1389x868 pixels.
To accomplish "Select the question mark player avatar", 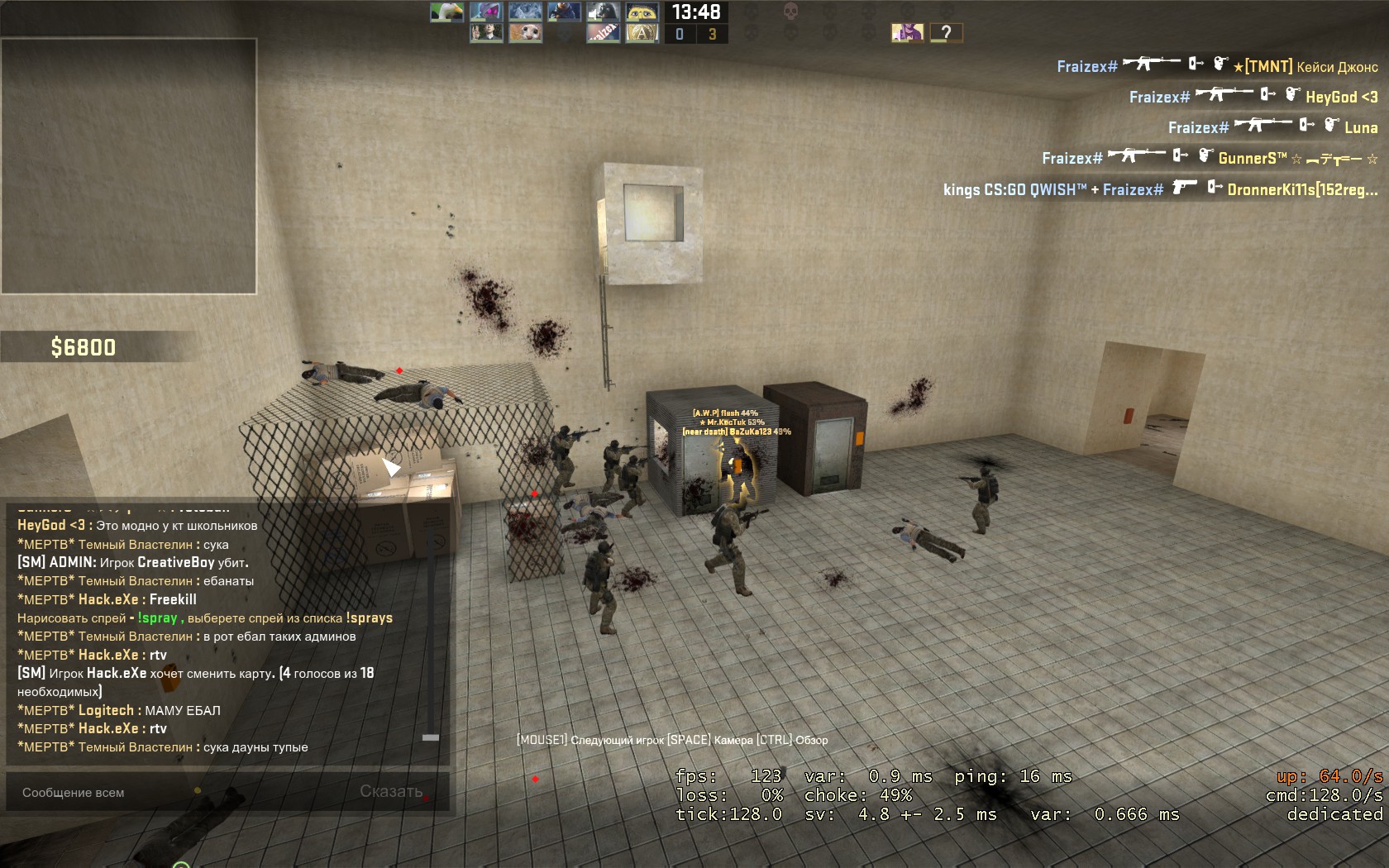I will coord(946,32).
